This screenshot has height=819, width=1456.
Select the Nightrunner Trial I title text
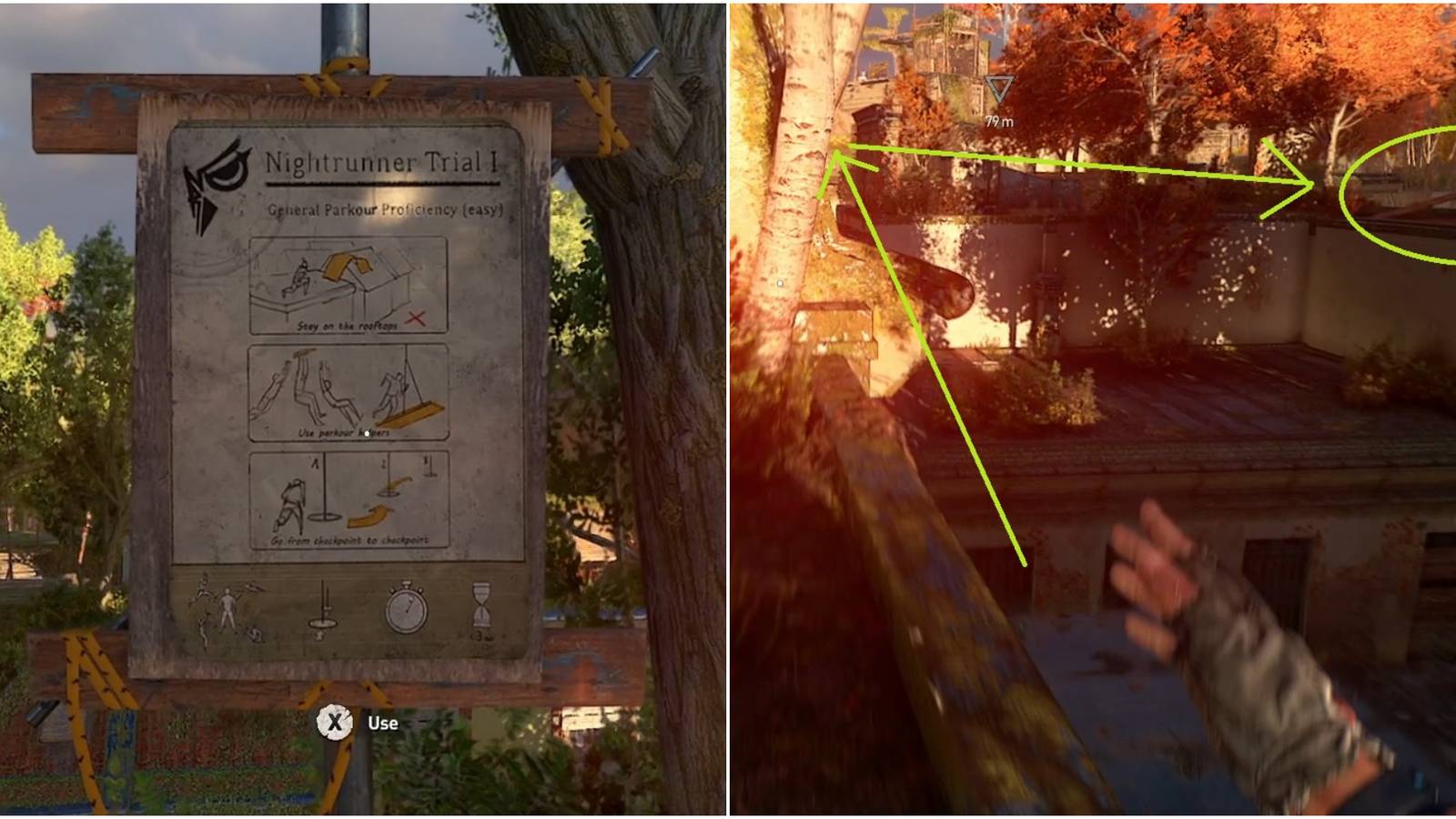pos(381,160)
